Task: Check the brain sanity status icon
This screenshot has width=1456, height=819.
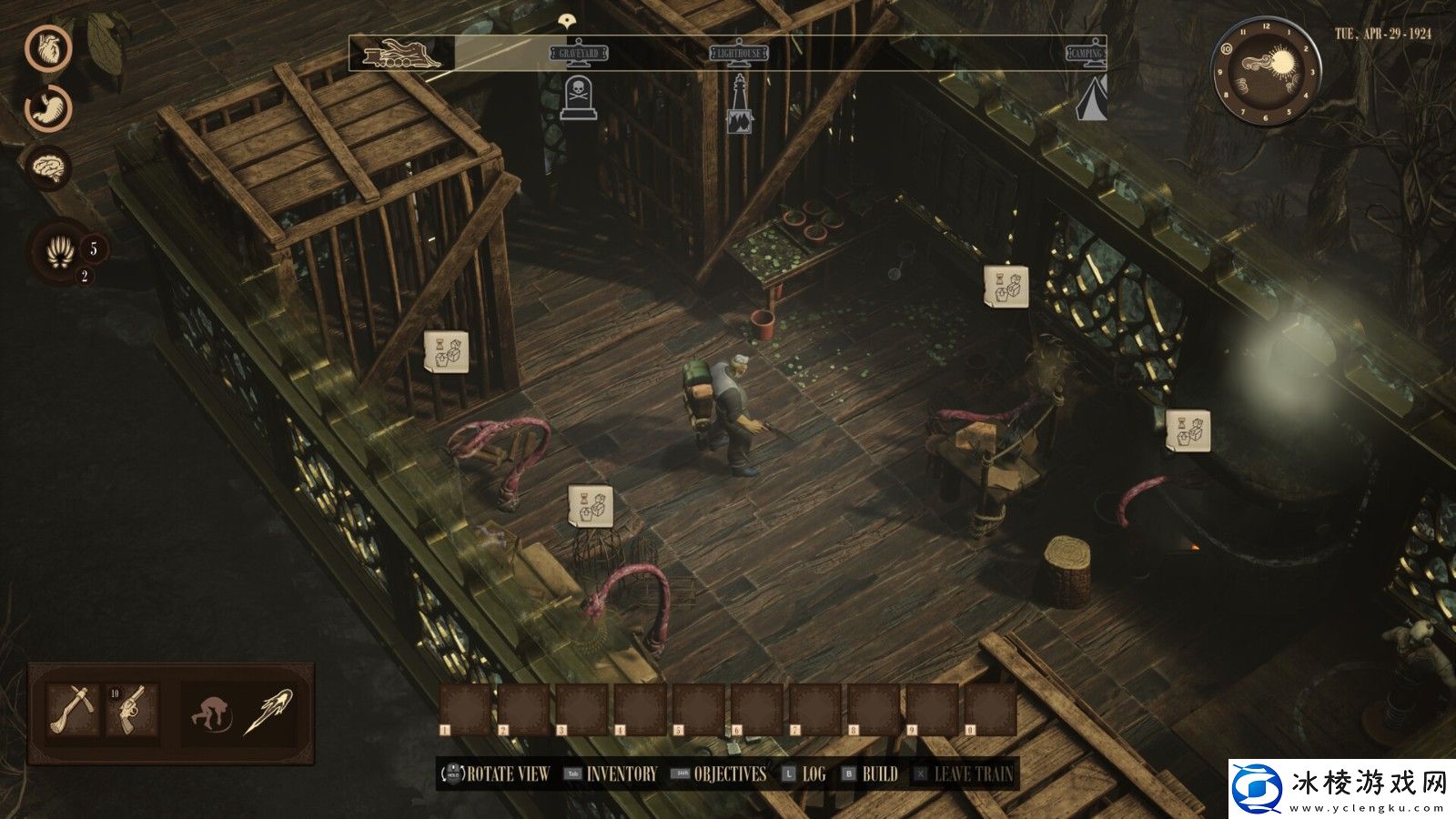Action: 47,167
